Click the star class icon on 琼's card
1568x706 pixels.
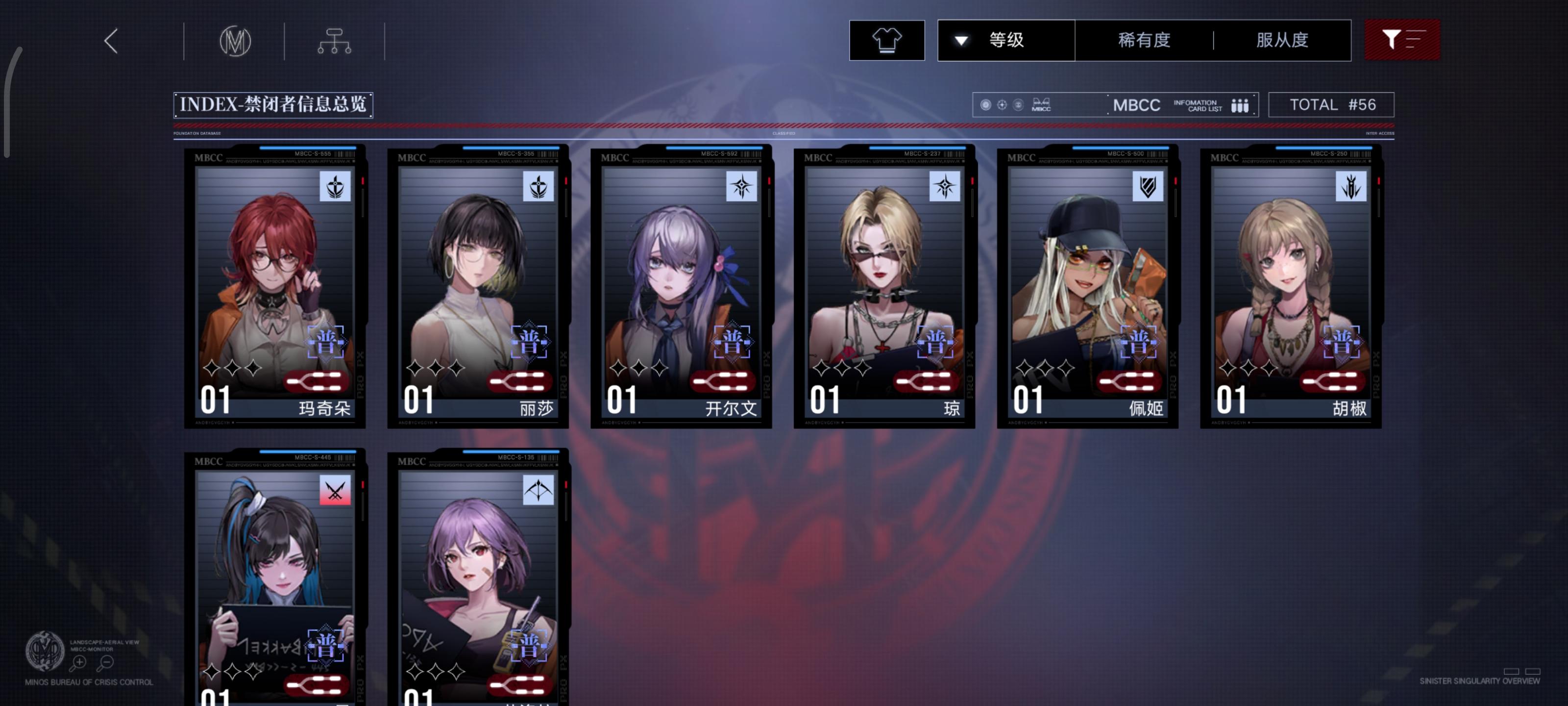[x=945, y=188]
